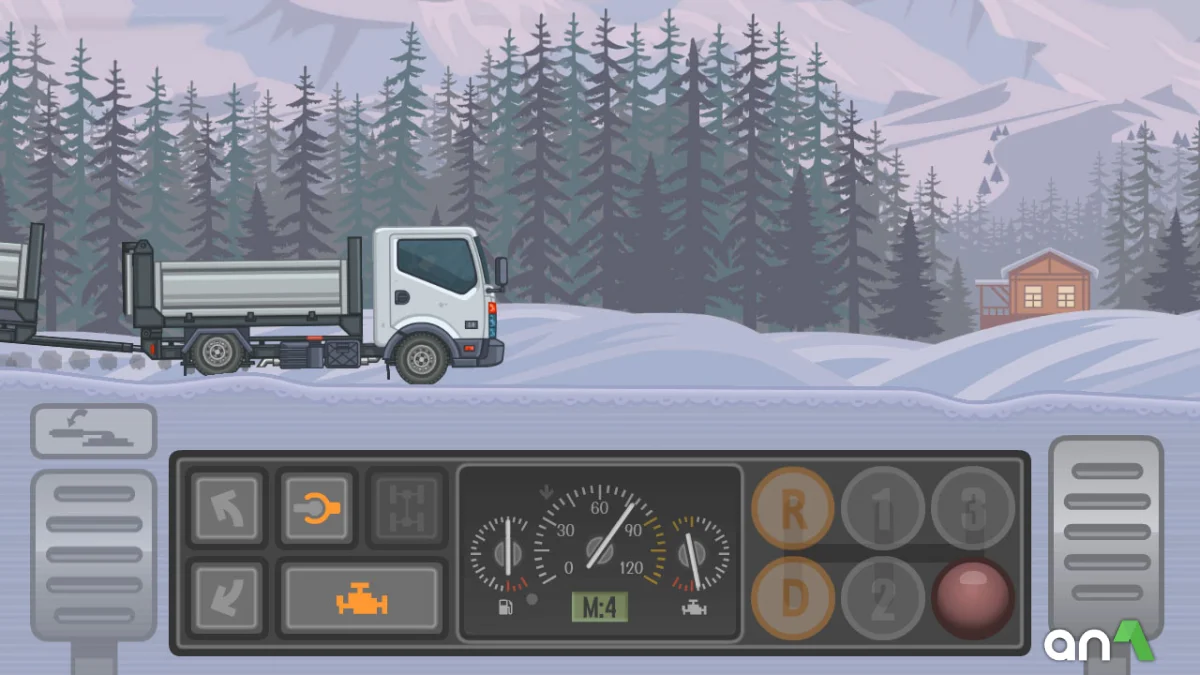Step on the left brake pedal
Image resolution: width=1200 pixels, height=675 pixels.
93,555
